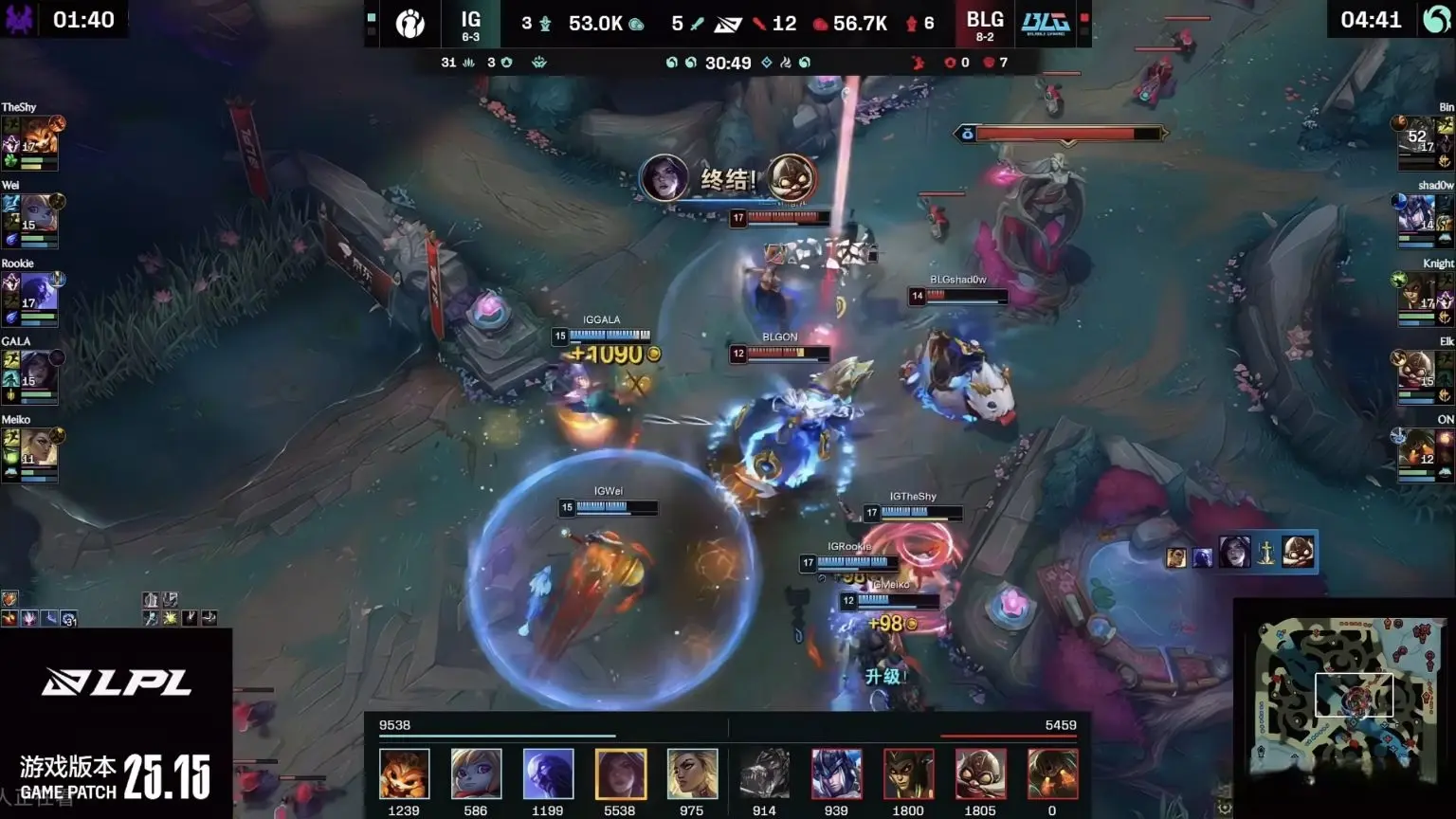Select ON's champion portrait in the sidebar
The height and width of the screenshot is (819, 1456).
click(1418, 448)
